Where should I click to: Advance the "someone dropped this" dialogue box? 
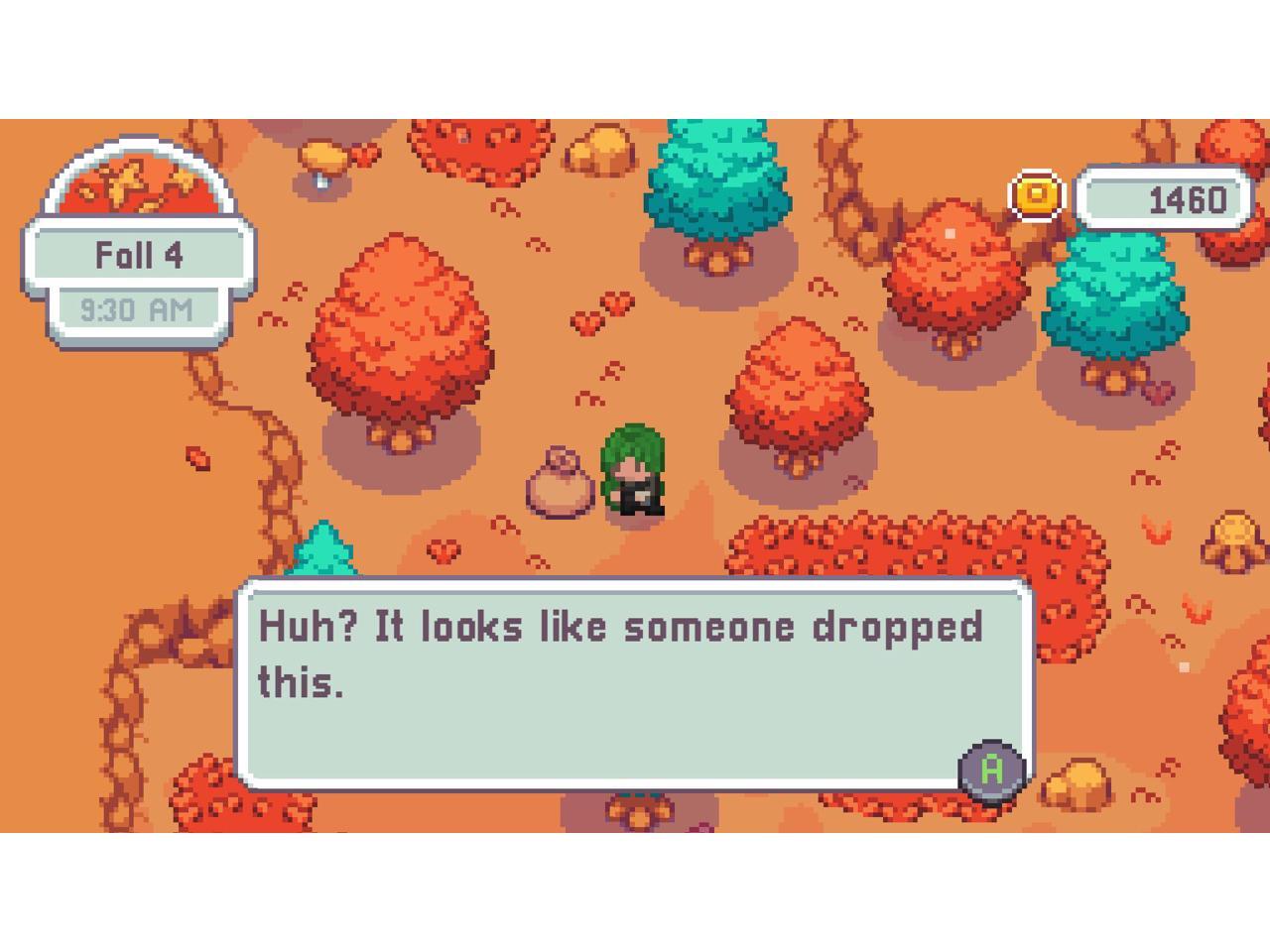click(x=991, y=770)
